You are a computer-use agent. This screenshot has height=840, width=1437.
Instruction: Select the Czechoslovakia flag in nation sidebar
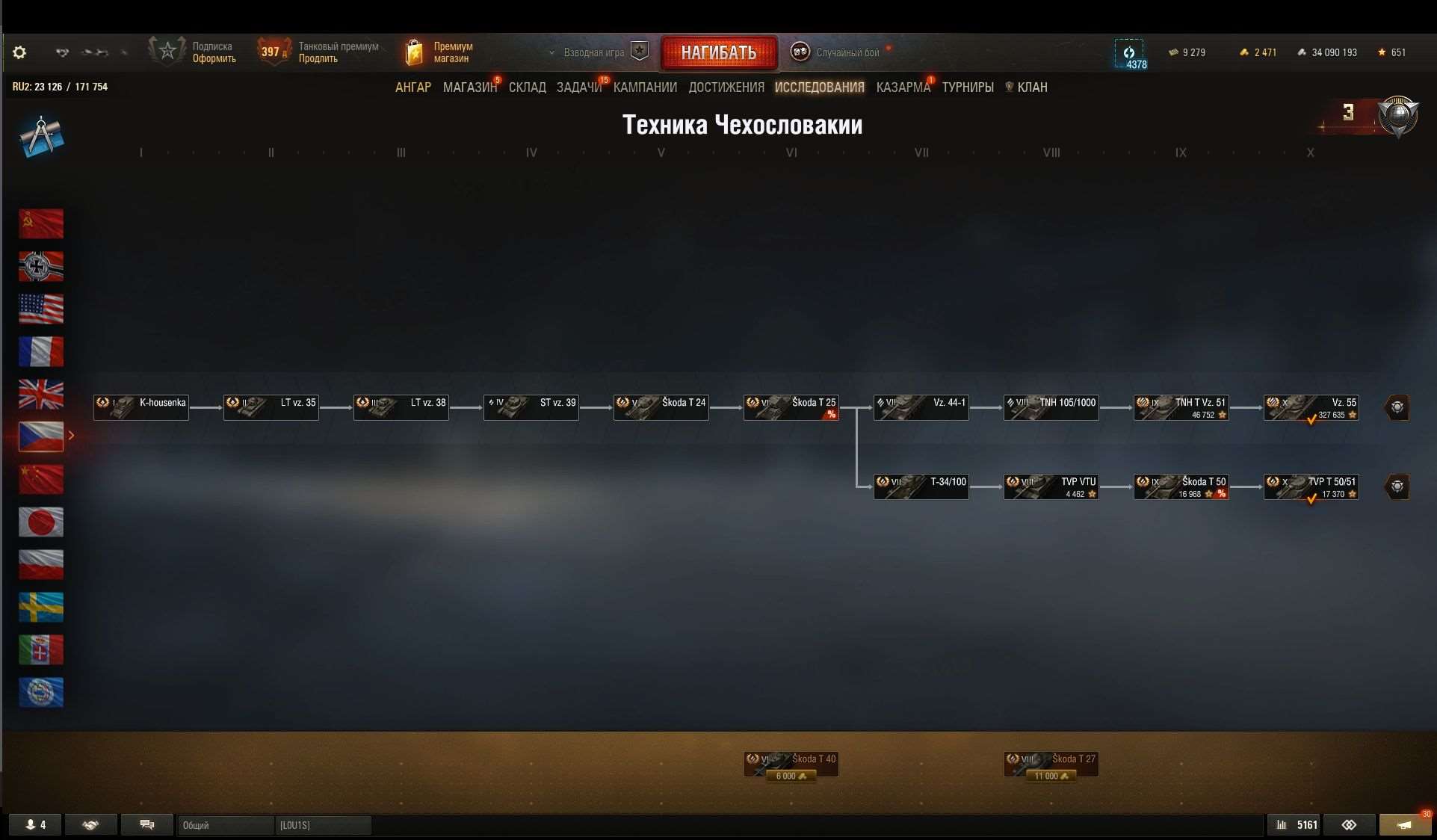[41, 436]
